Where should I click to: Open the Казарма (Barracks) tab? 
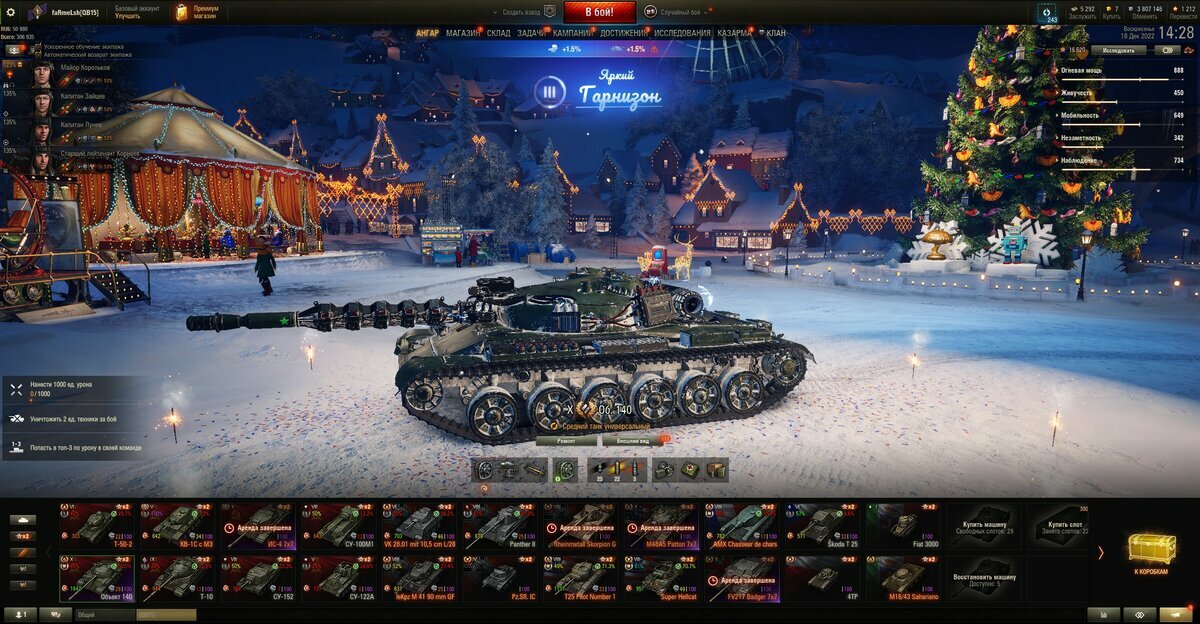tap(734, 33)
